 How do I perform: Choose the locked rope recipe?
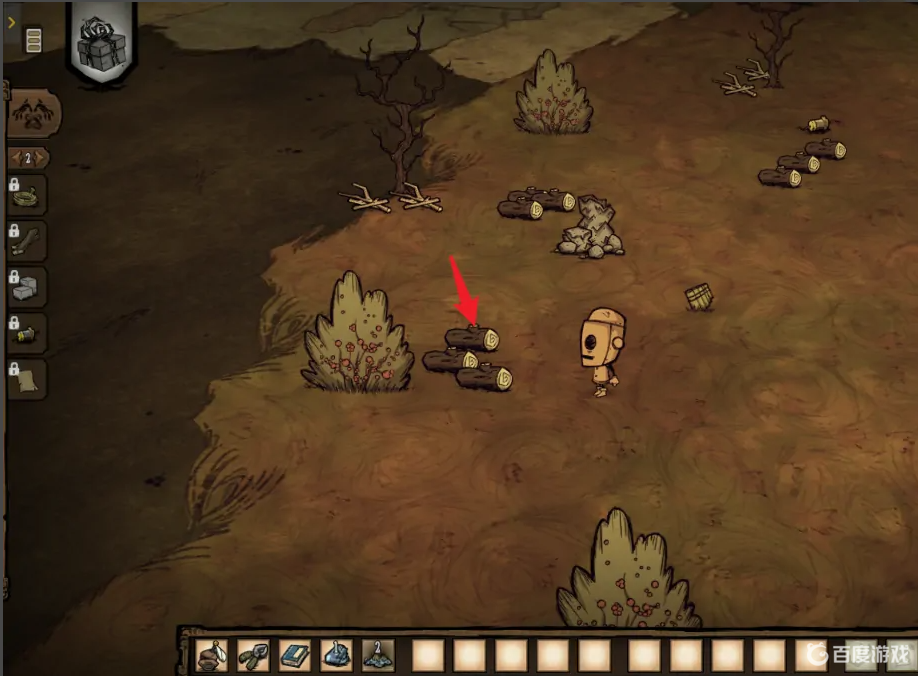pos(29,196)
